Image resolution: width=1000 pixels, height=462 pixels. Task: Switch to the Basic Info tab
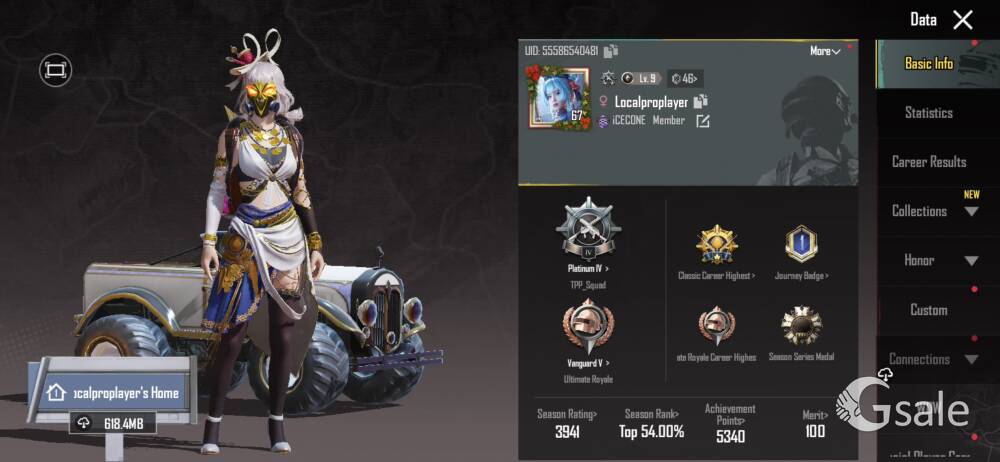pyautogui.click(x=929, y=64)
